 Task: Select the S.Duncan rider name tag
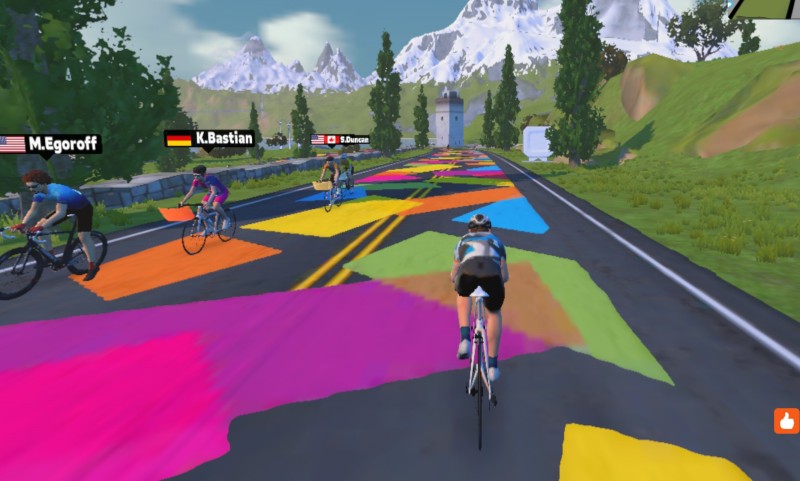tap(340, 140)
